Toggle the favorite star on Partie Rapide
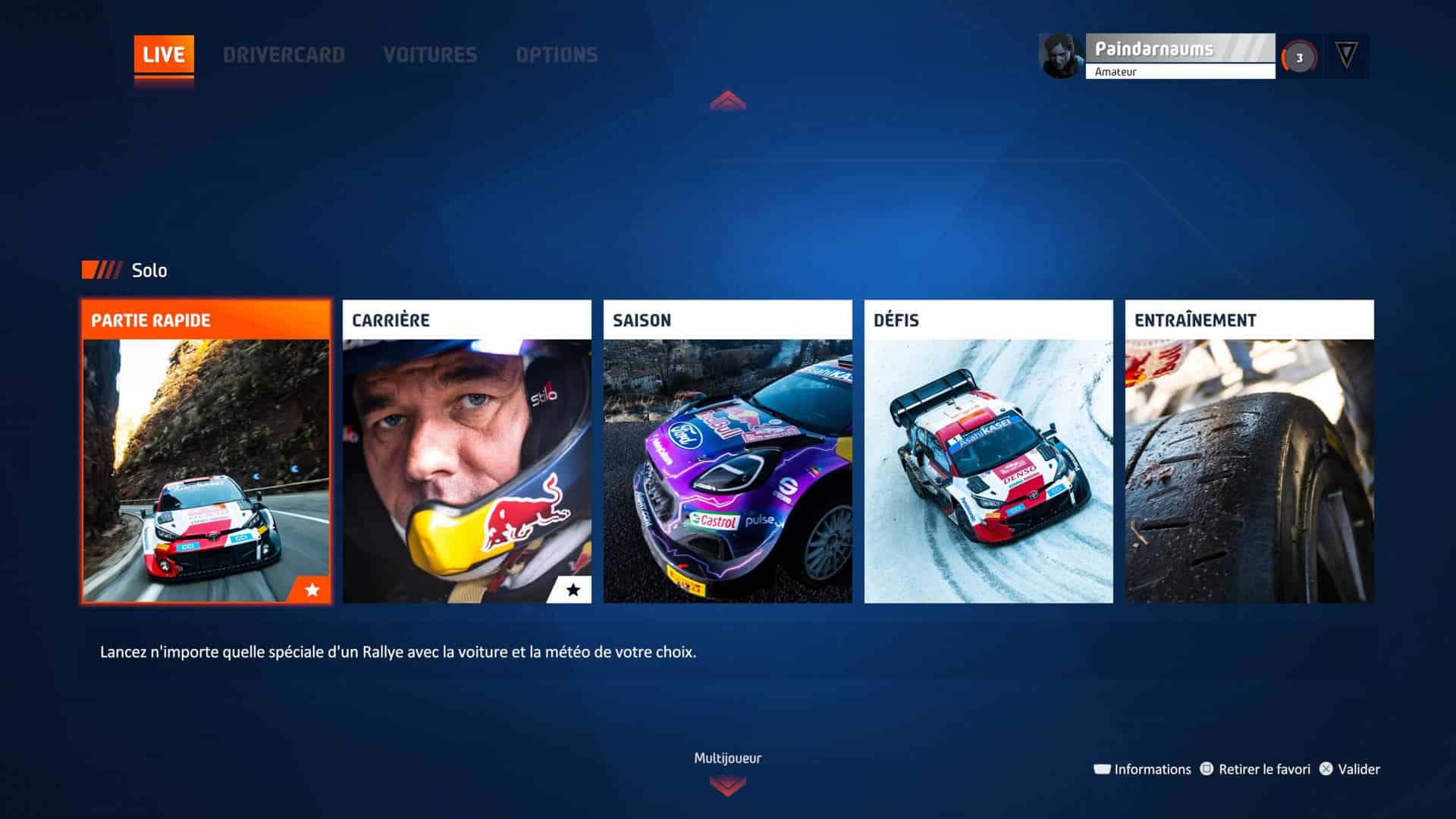The width and height of the screenshot is (1456, 819). point(312,590)
